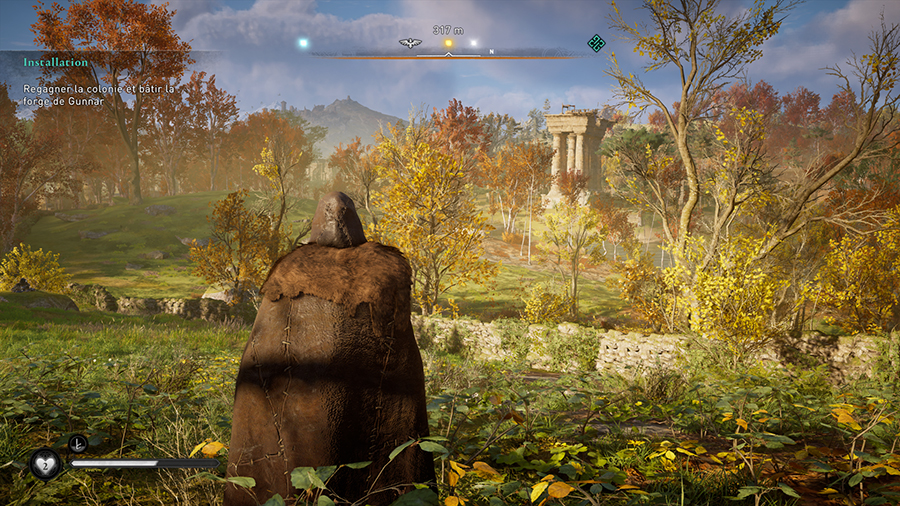This screenshot has width=900, height=506.
Task: Click the yellow quest marker on the compass
Action: (x=448, y=43)
